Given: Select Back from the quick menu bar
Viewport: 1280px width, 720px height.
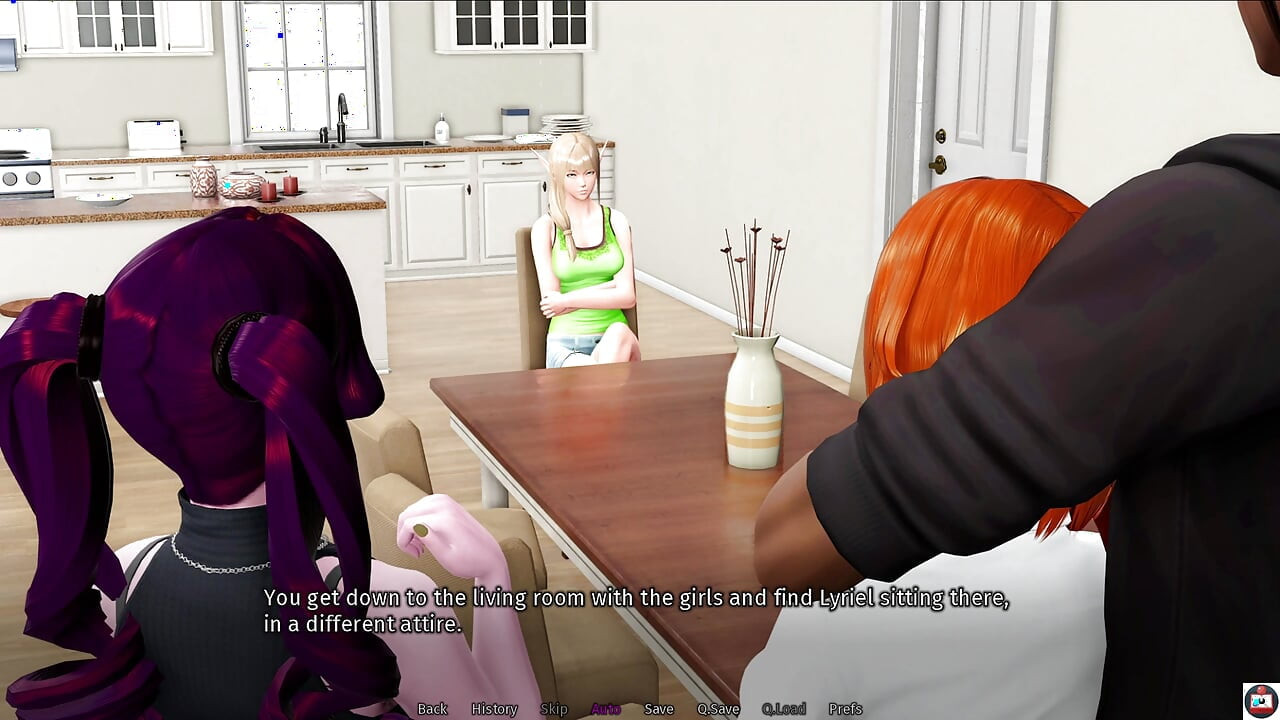Looking at the screenshot, I should click(432, 708).
